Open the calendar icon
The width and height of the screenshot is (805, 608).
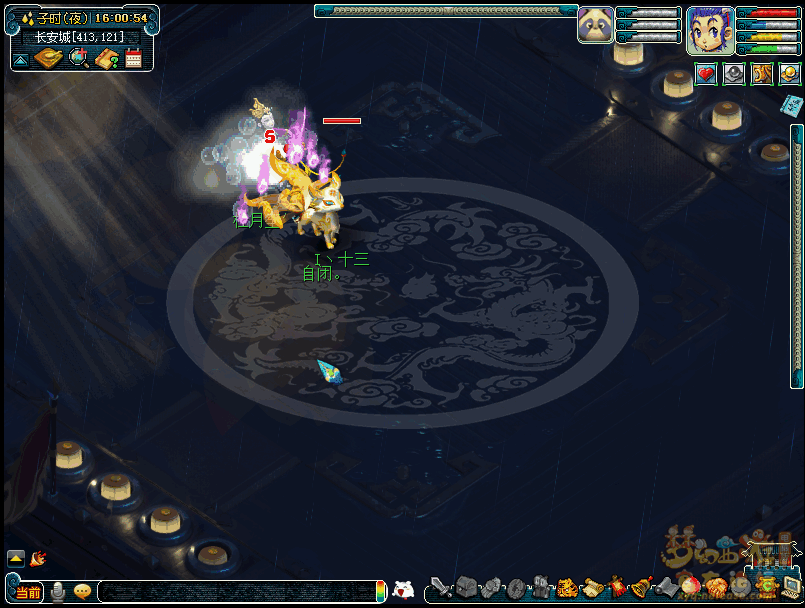(133, 59)
